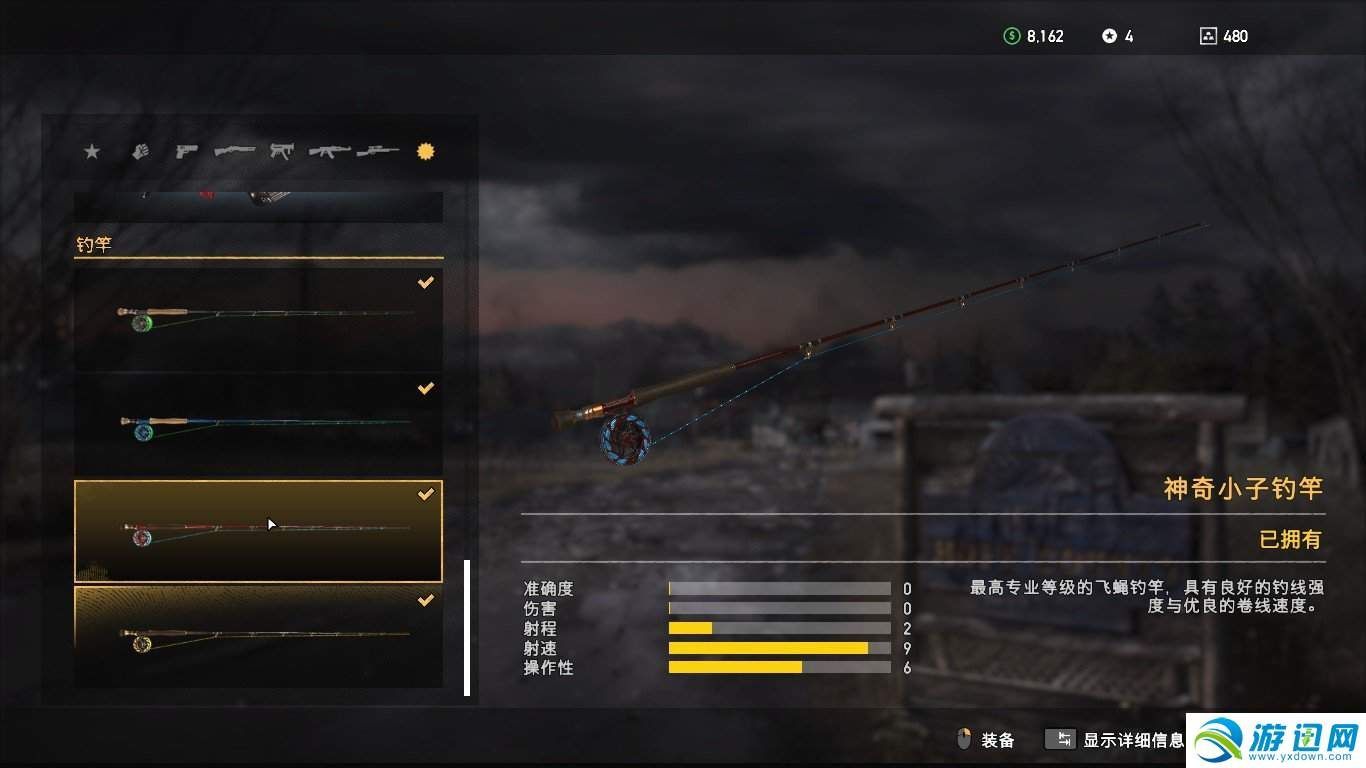Click the weapon list scrollbar
Screen dimensions: 1366x768
coord(467,627)
